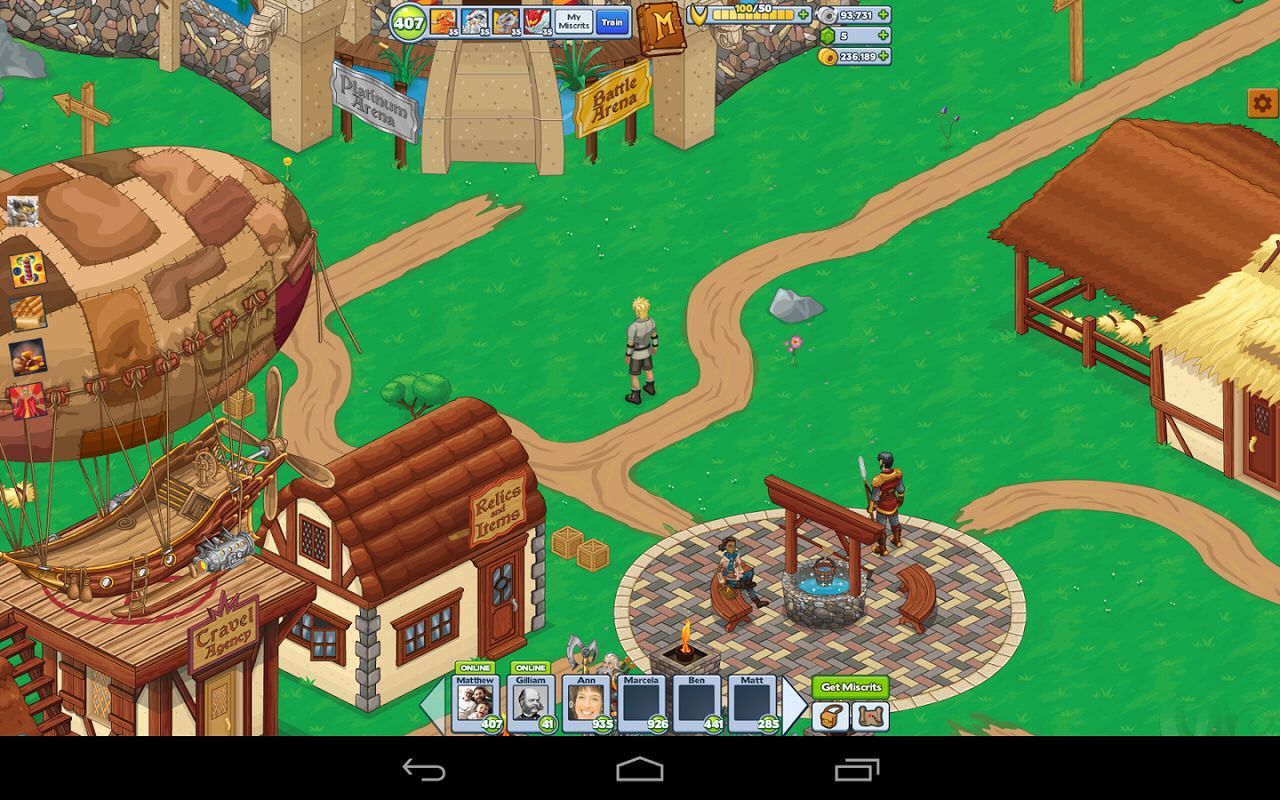The height and width of the screenshot is (800, 1280).
Task: Click the Train button
Action: click(612, 22)
